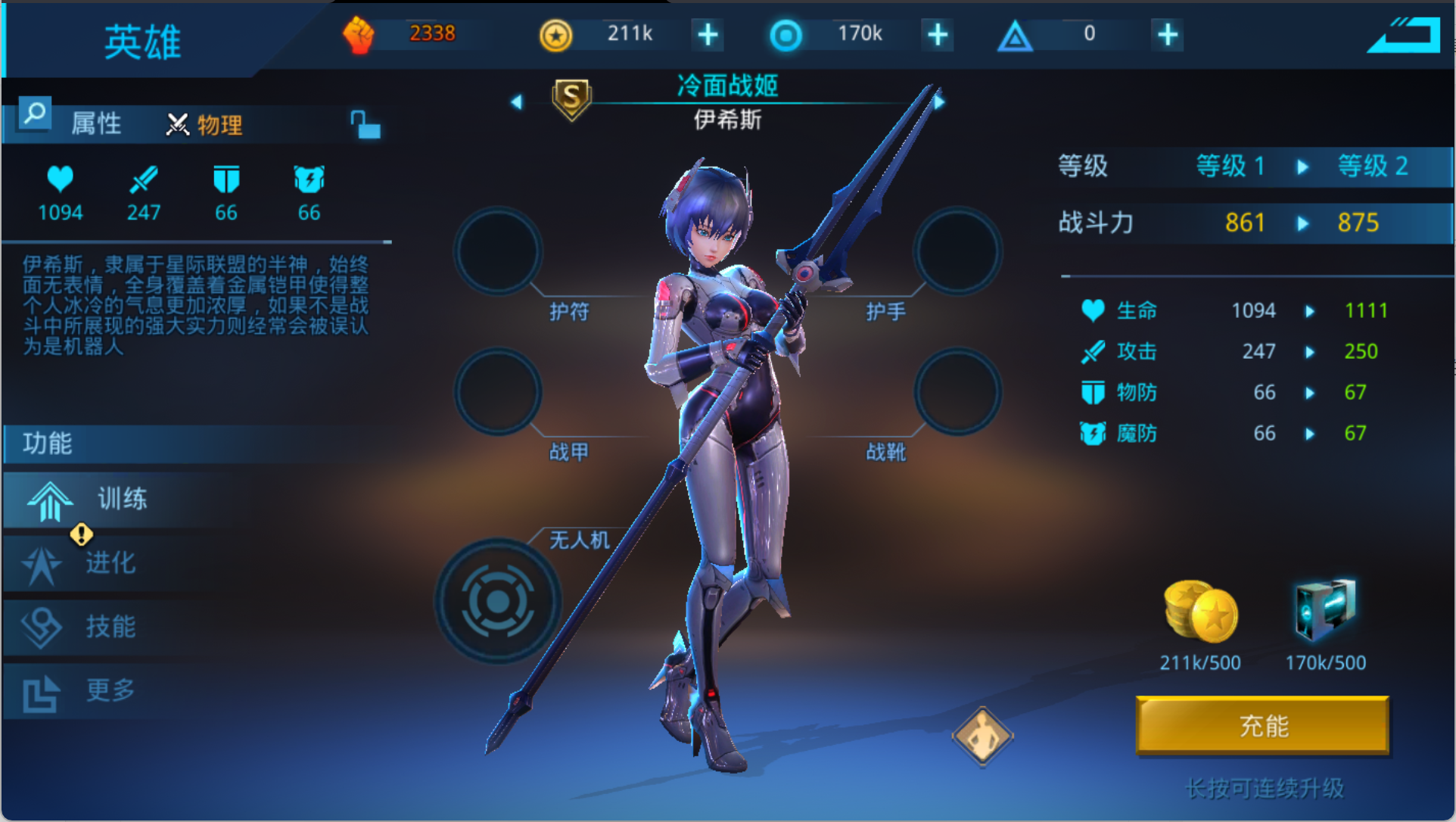Select the 护符 amulet equipment slot
This screenshot has height=822, width=1456.
coord(498,251)
